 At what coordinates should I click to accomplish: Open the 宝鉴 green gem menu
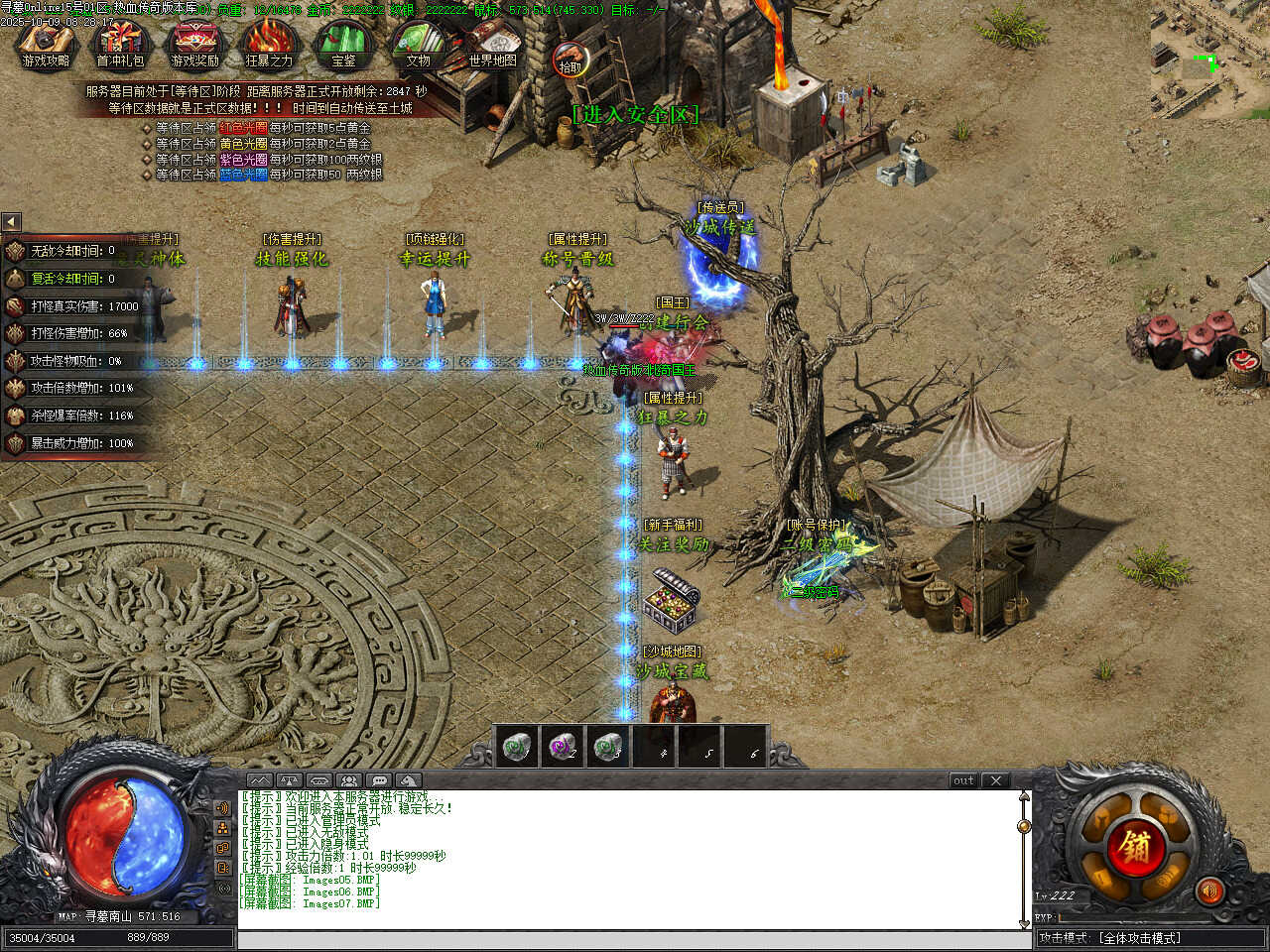point(343,45)
